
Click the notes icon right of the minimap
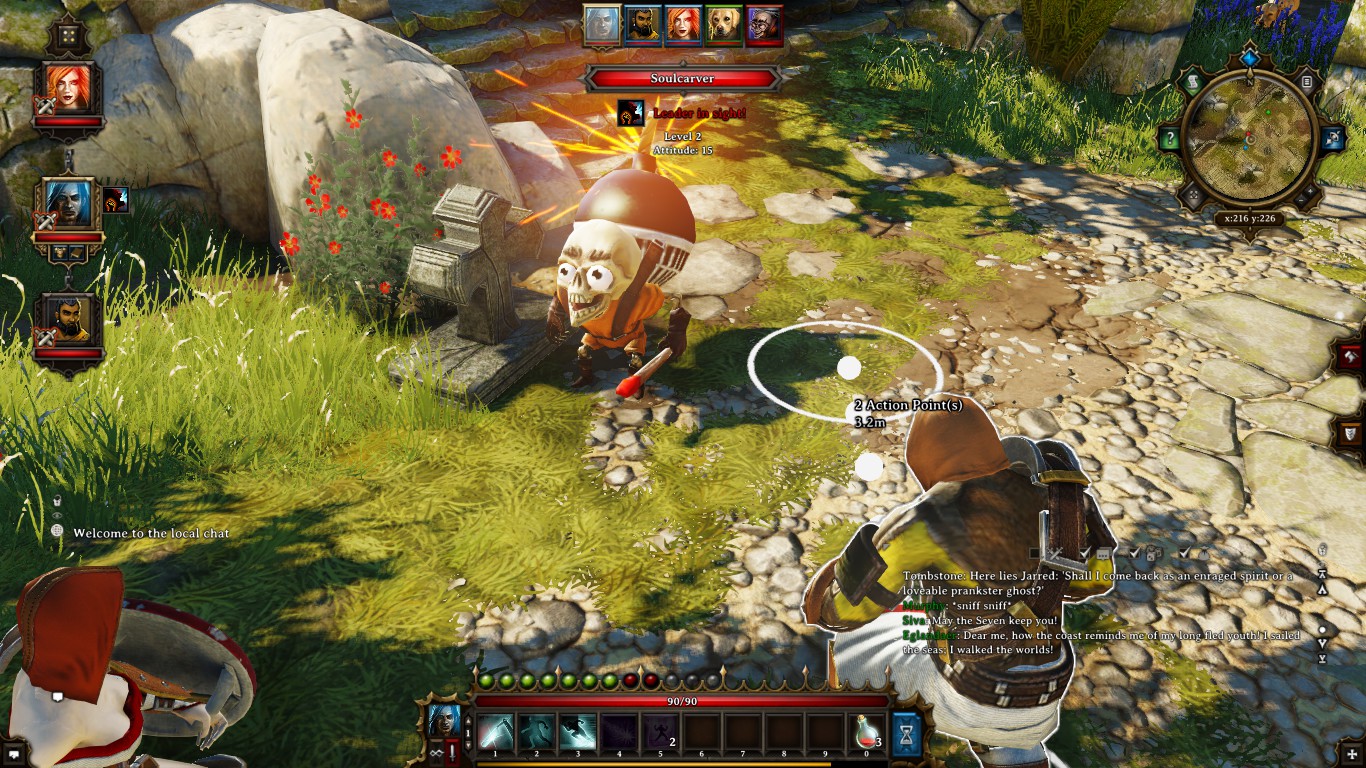pyautogui.click(x=1307, y=80)
